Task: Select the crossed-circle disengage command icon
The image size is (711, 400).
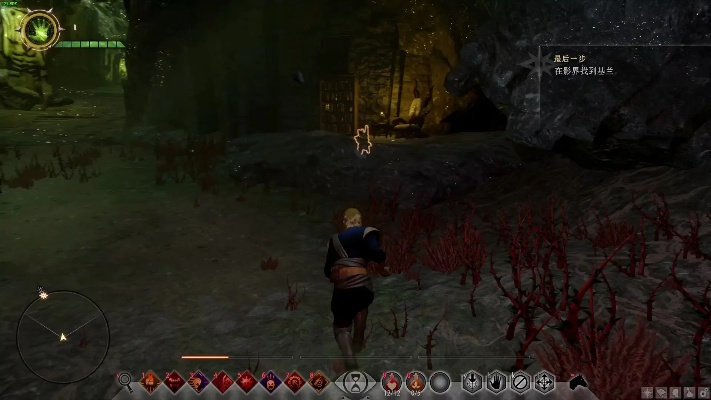Action: point(520,381)
